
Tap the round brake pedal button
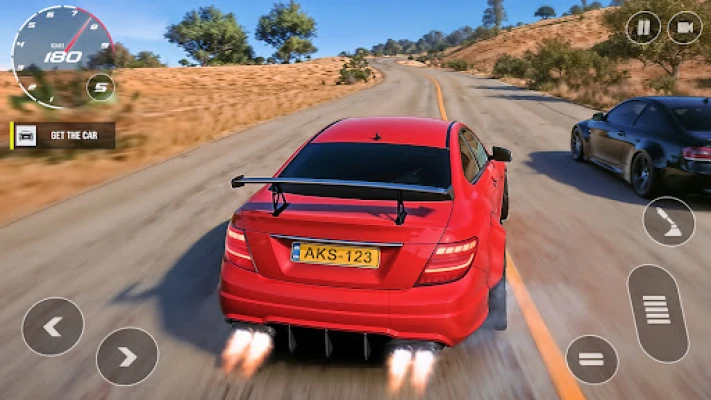592,359
